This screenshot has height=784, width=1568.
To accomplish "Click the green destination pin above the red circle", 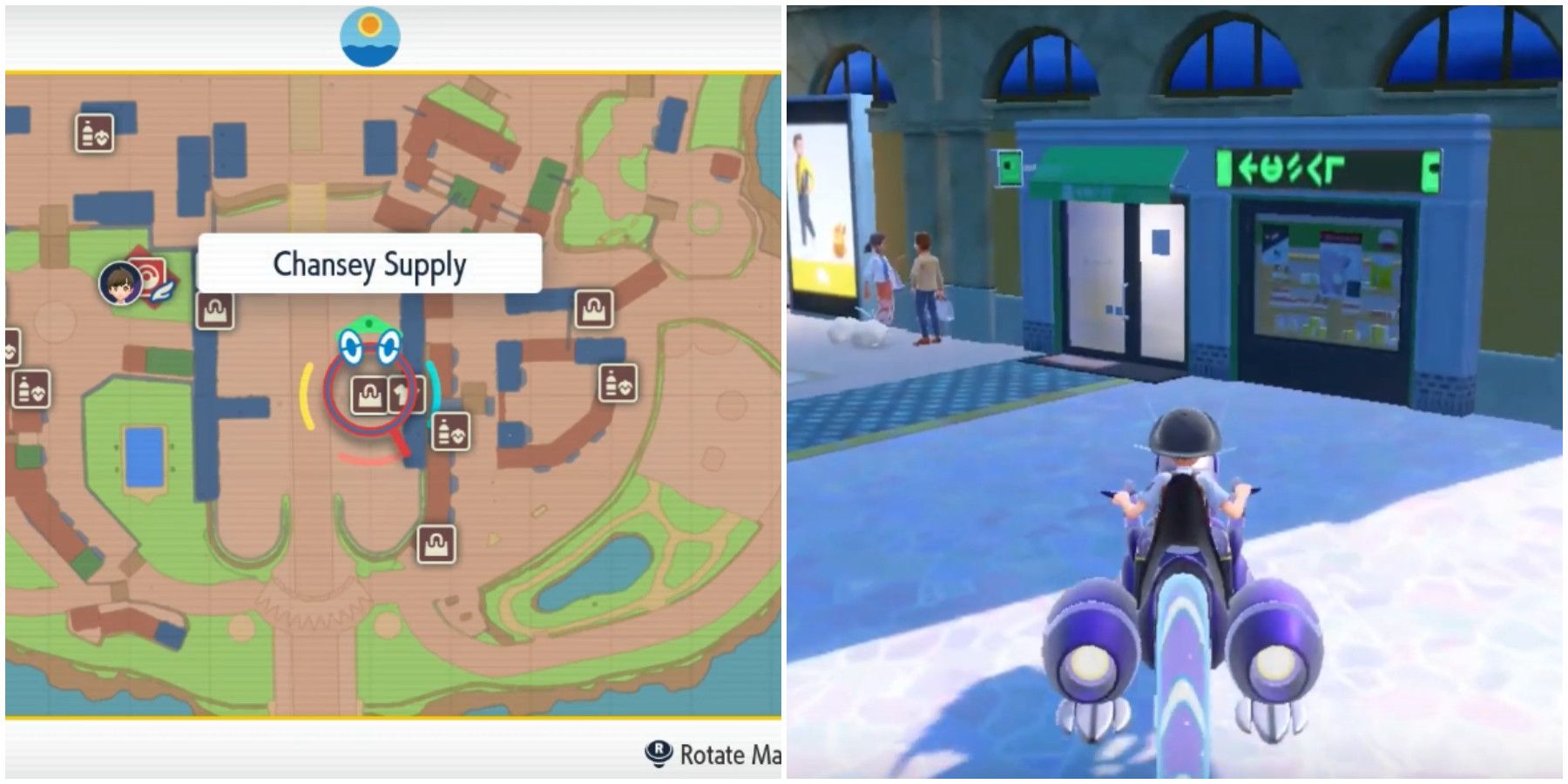I will 368,323.
